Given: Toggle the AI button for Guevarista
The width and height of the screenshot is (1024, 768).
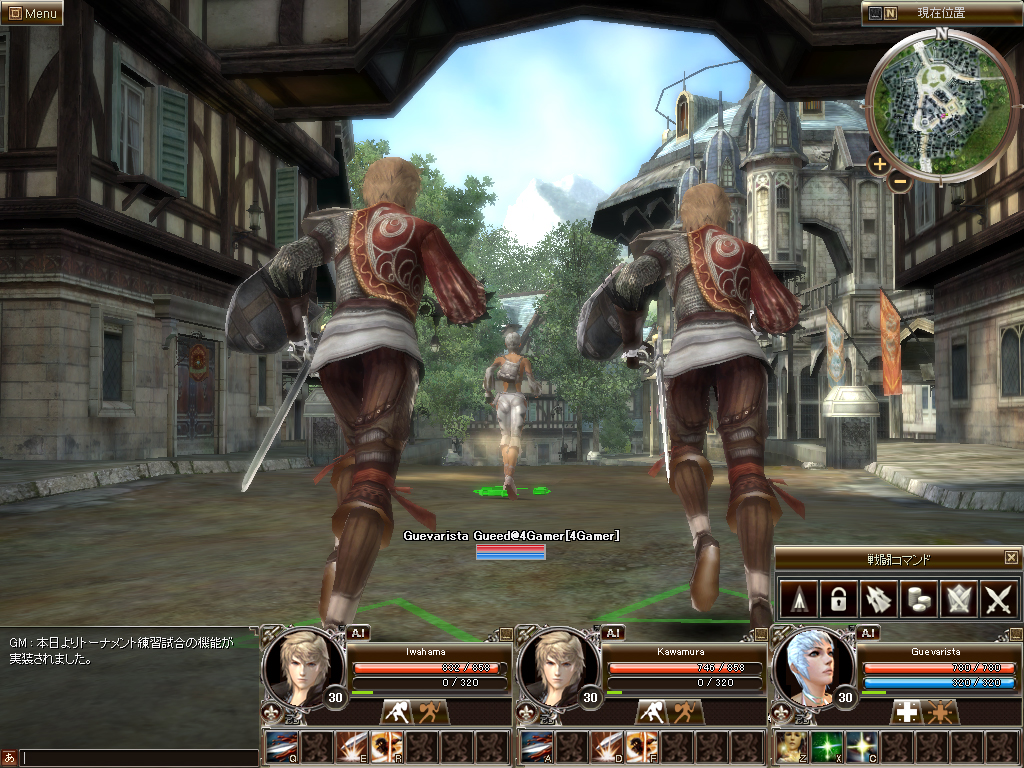Looking at the screenshot, I should (x=868, y=632).
